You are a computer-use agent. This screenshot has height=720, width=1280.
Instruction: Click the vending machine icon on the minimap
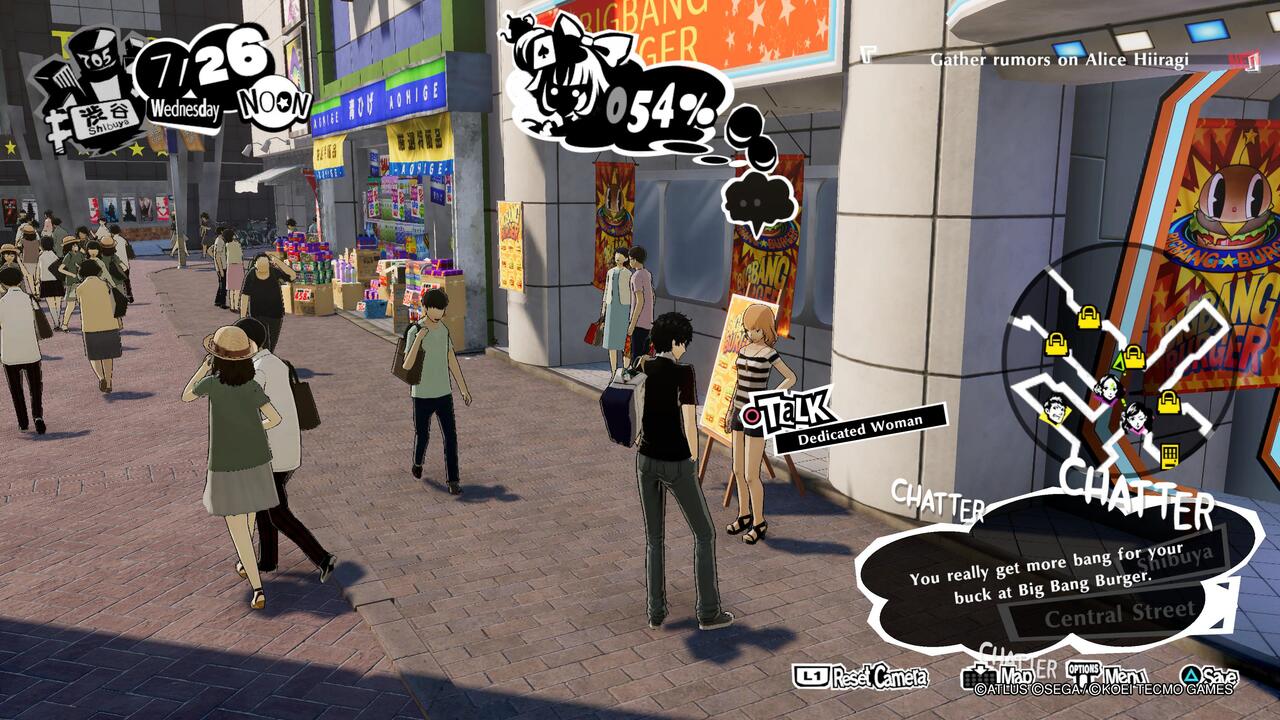coord(1171,455)
